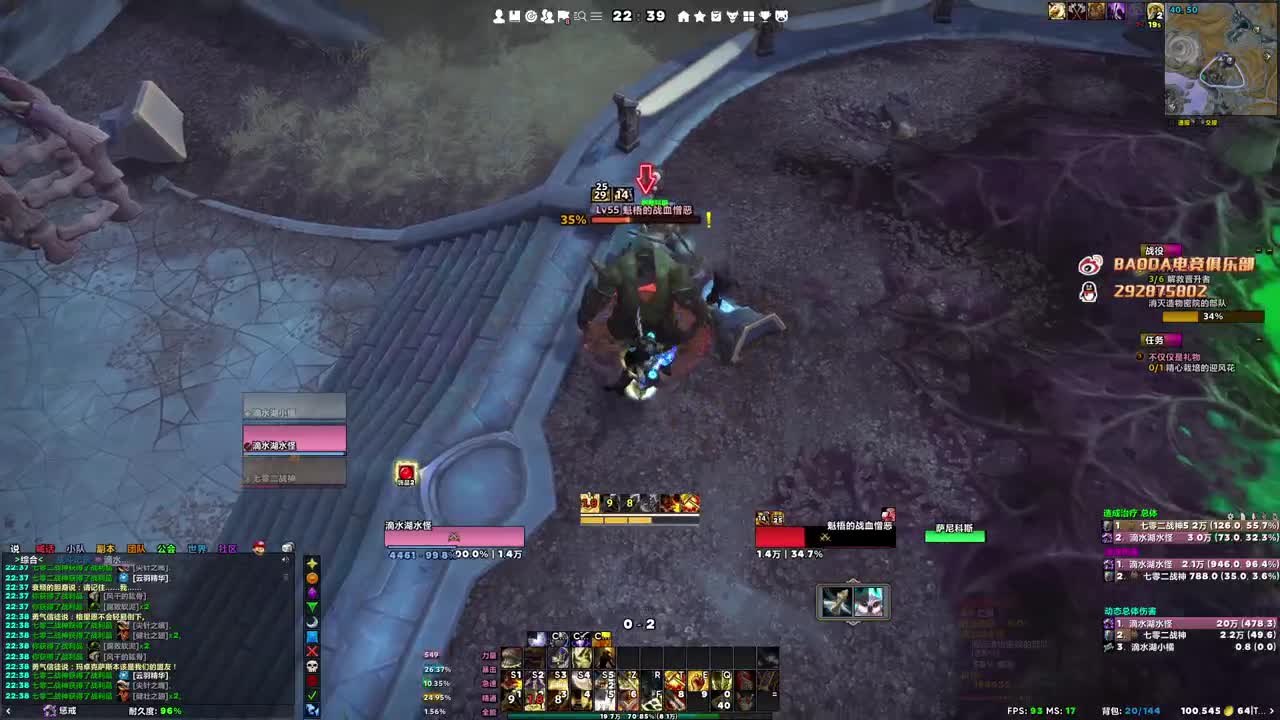Open the spellbook icon on top menu bar

tap(513, 15)
